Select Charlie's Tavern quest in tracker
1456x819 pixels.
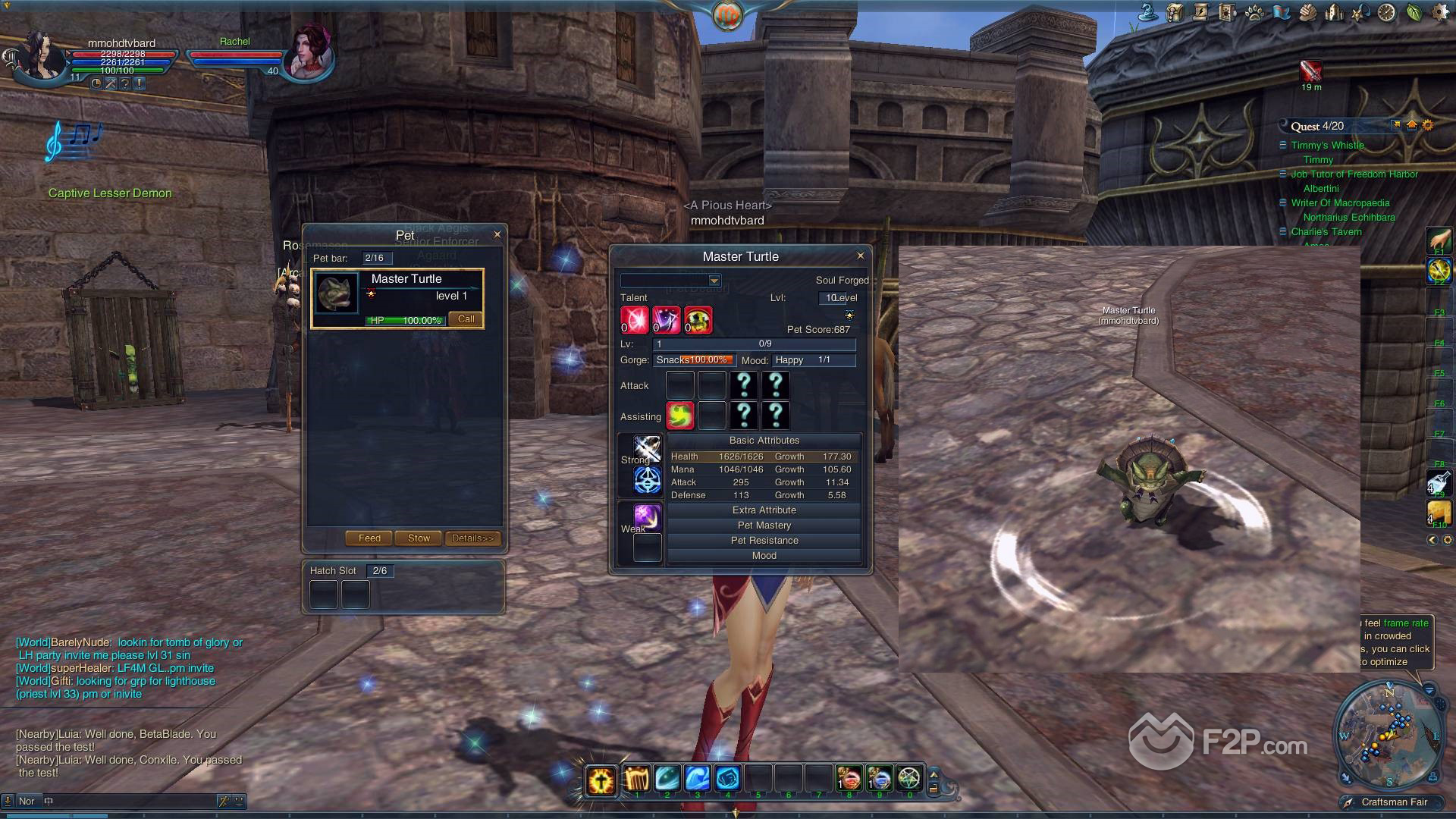1326,232
